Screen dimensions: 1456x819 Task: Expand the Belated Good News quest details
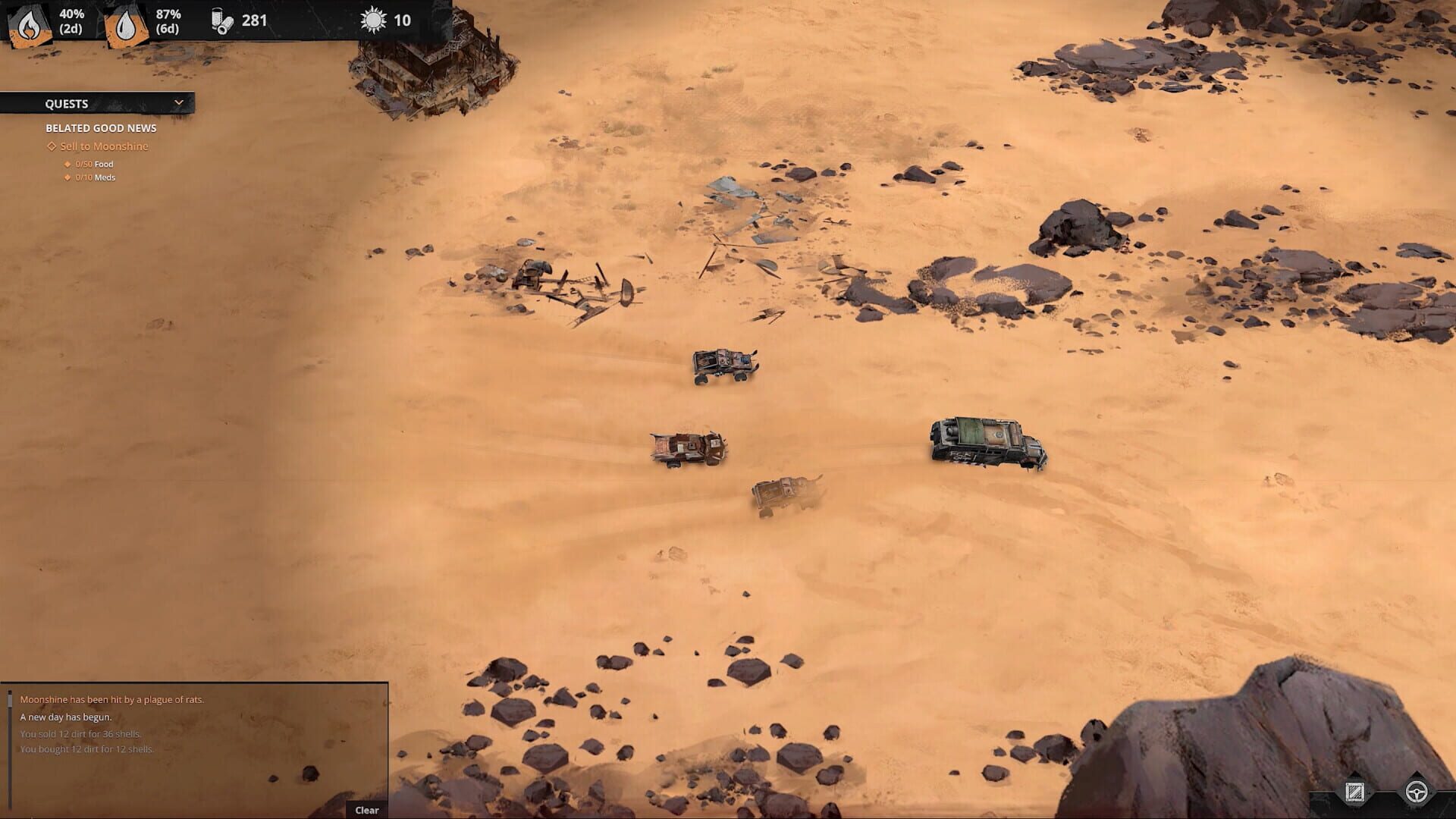tap(101, 128)
